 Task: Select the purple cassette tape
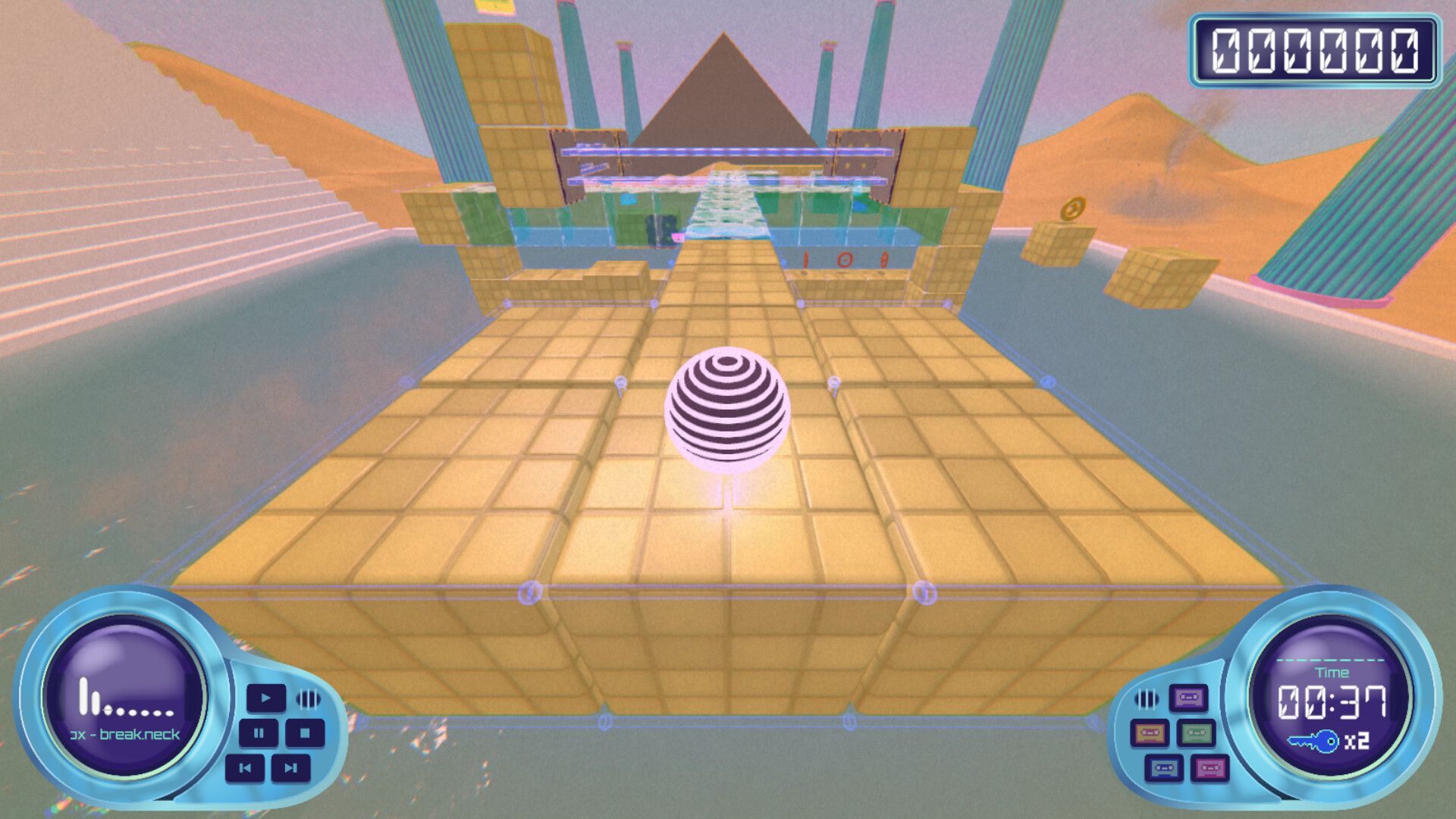pyautogui.click(x=1188, y=697)
